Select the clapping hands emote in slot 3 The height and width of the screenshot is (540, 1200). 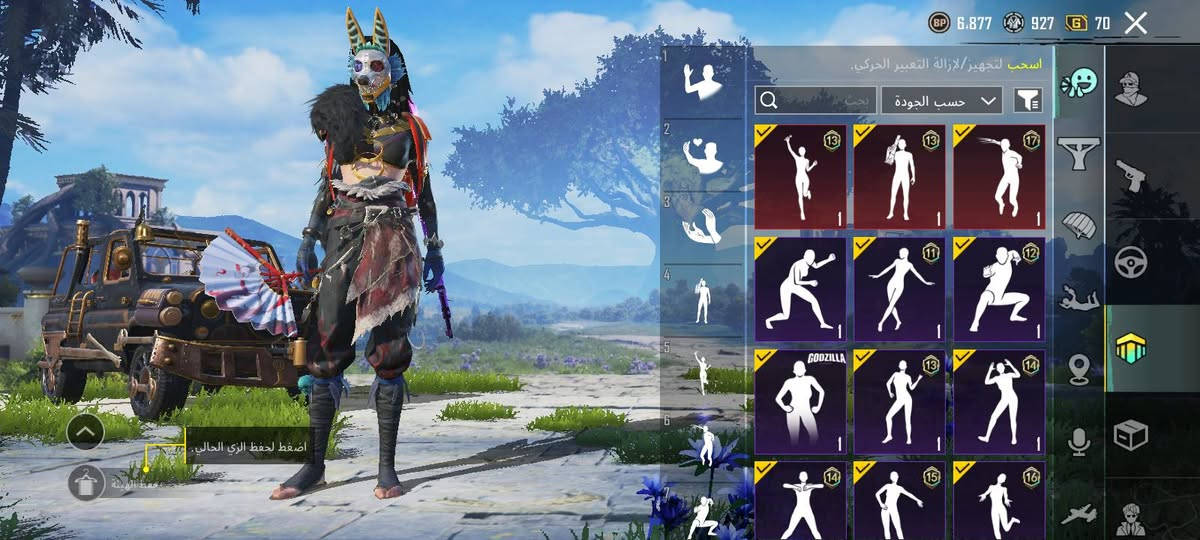702,226
